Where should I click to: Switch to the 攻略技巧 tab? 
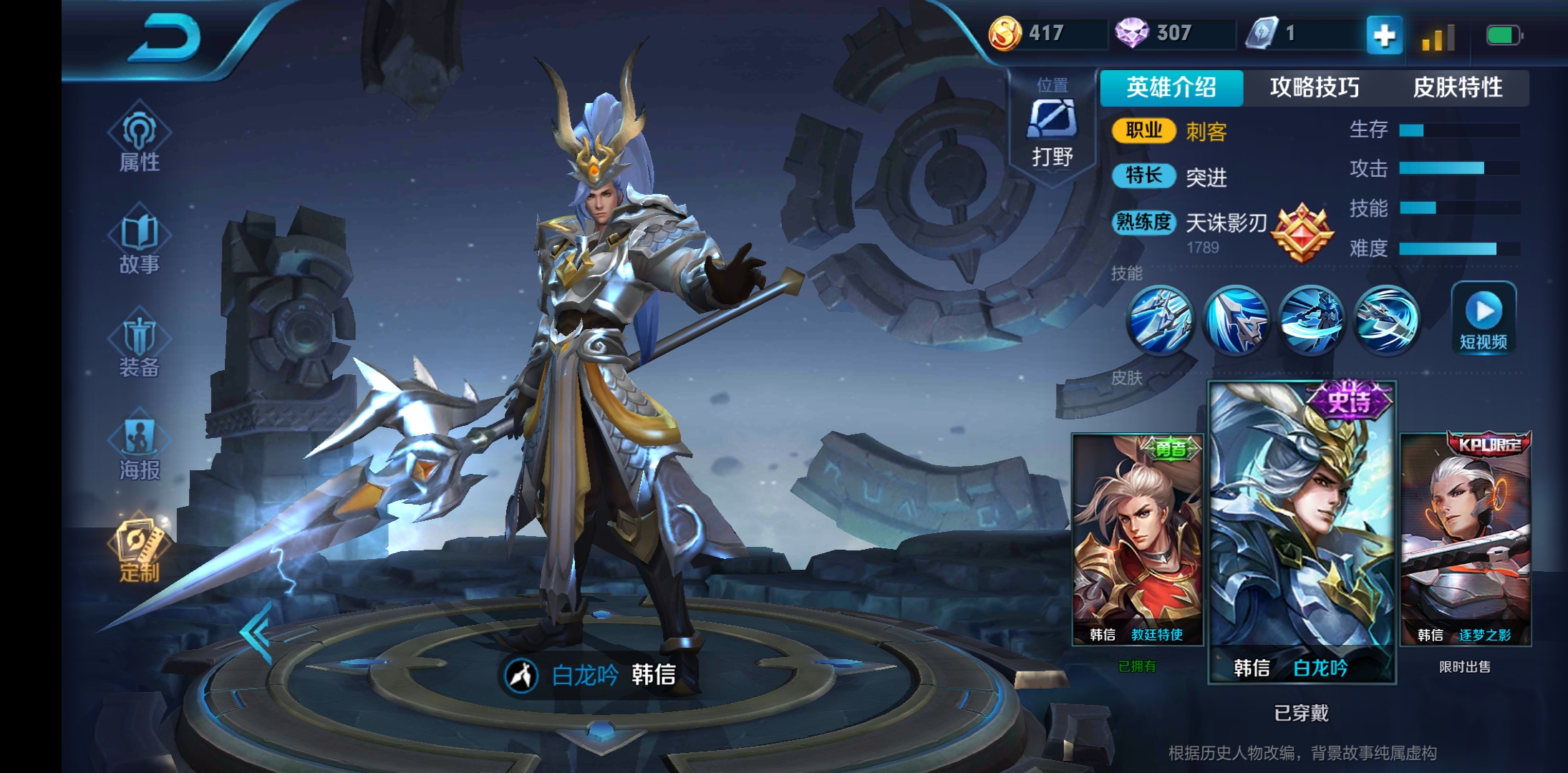click(1314, 87)
